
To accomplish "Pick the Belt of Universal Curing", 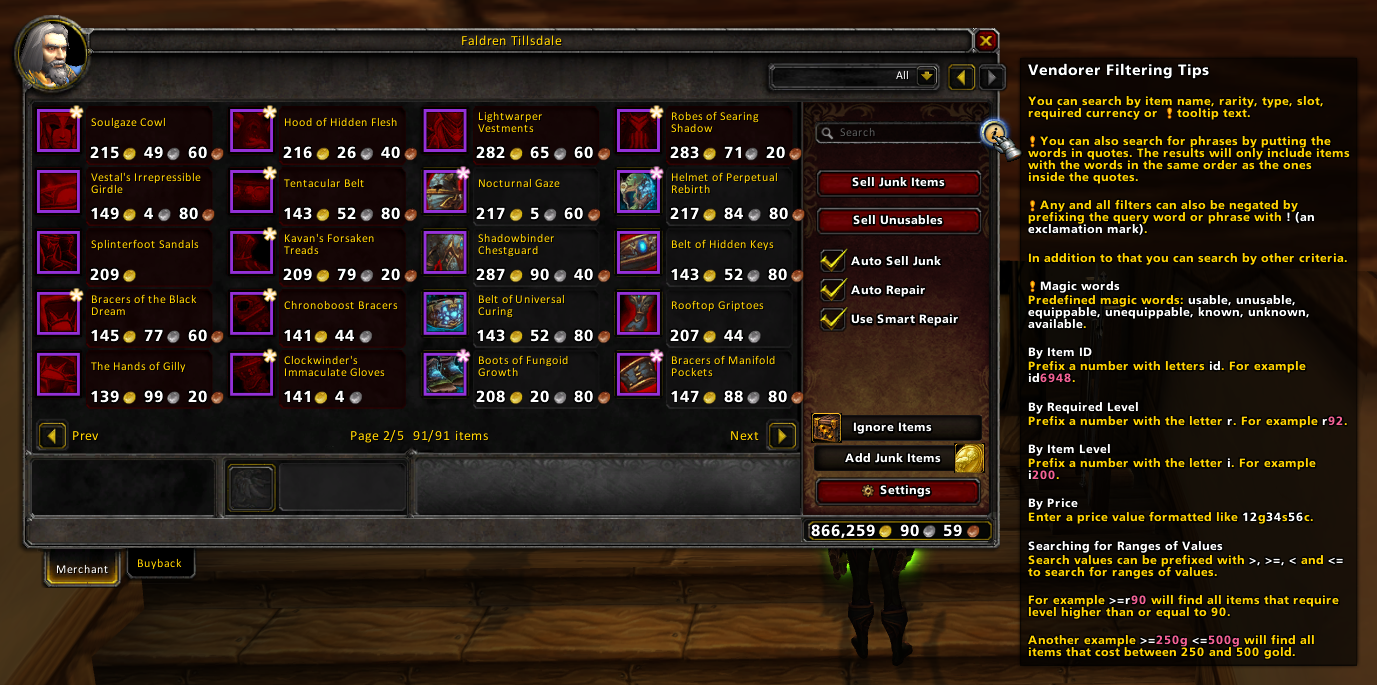I will tap(444, 313).
